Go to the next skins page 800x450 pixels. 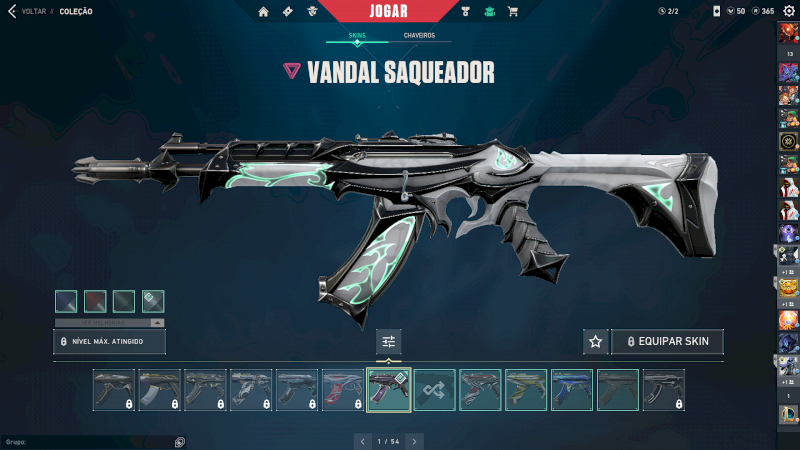click(x=415, y=441)
